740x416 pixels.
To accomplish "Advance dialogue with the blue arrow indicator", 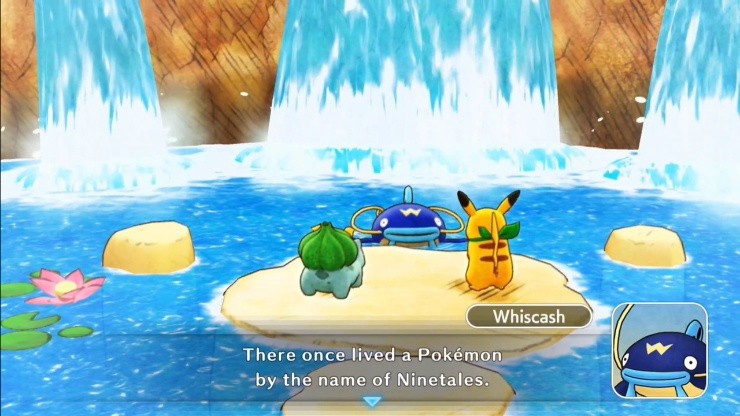I will [372, 401].
